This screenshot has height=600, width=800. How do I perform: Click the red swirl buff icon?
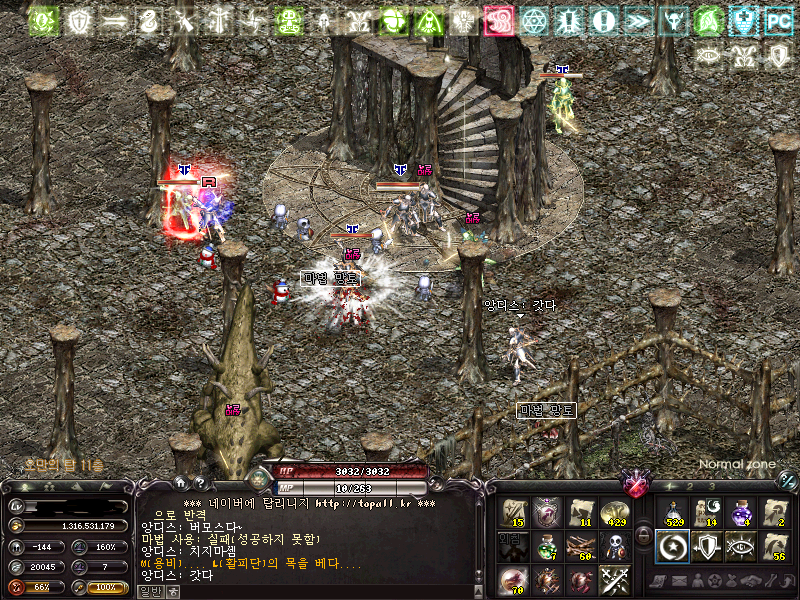tap(498, 20)
